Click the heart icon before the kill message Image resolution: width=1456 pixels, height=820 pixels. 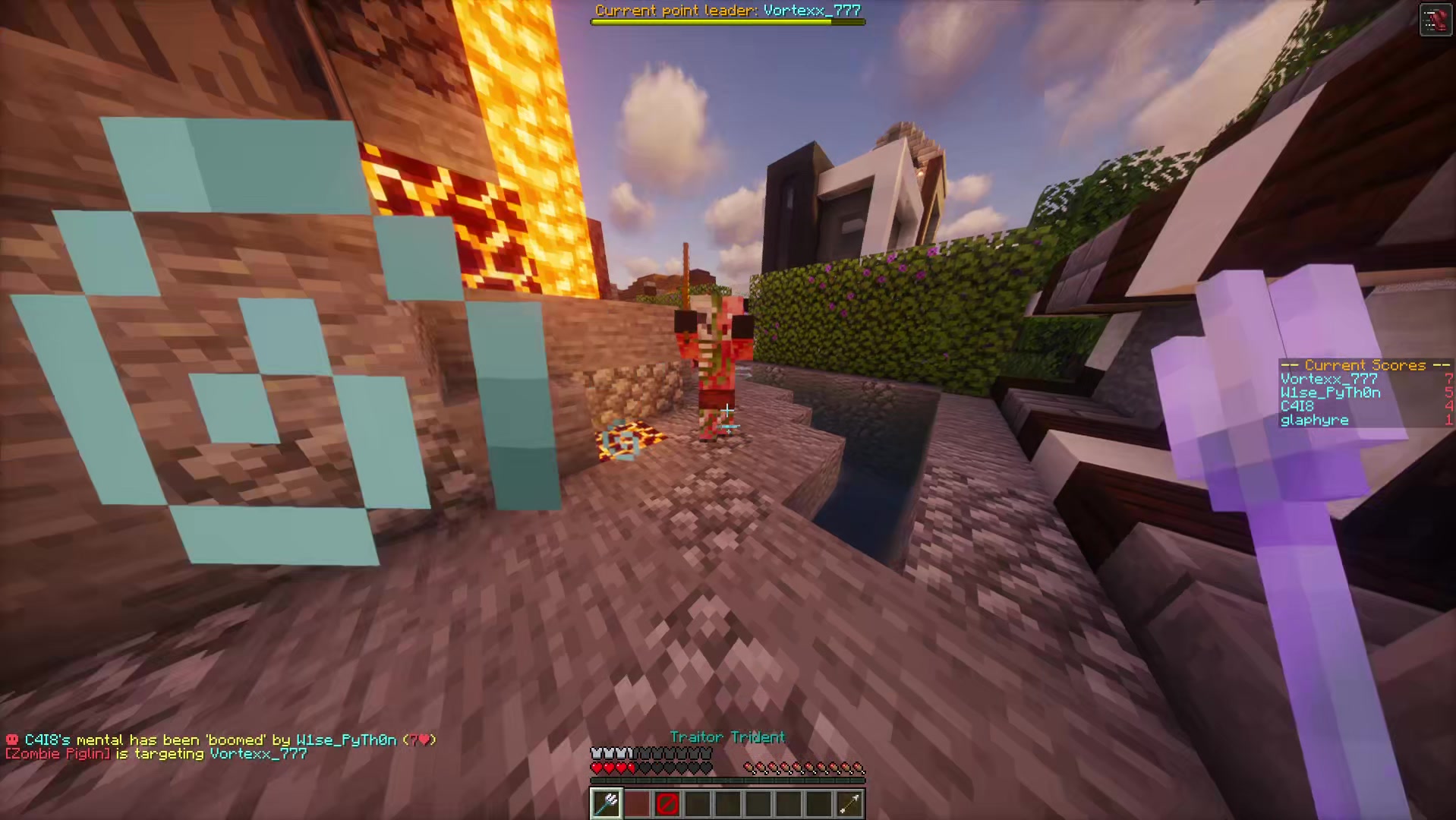point(11,739)
